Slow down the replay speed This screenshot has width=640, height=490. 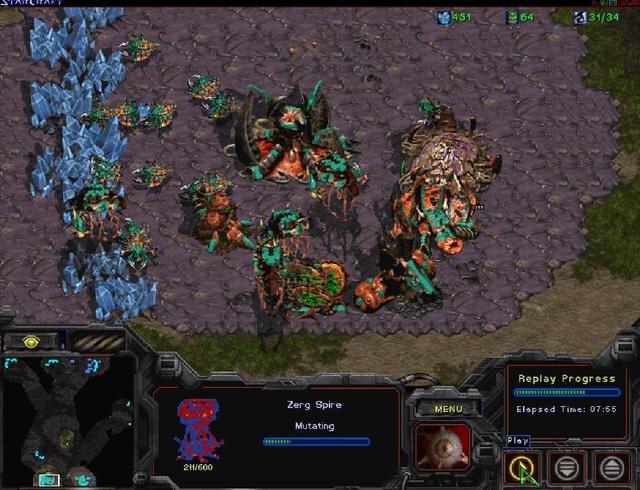tap(566, 466)
